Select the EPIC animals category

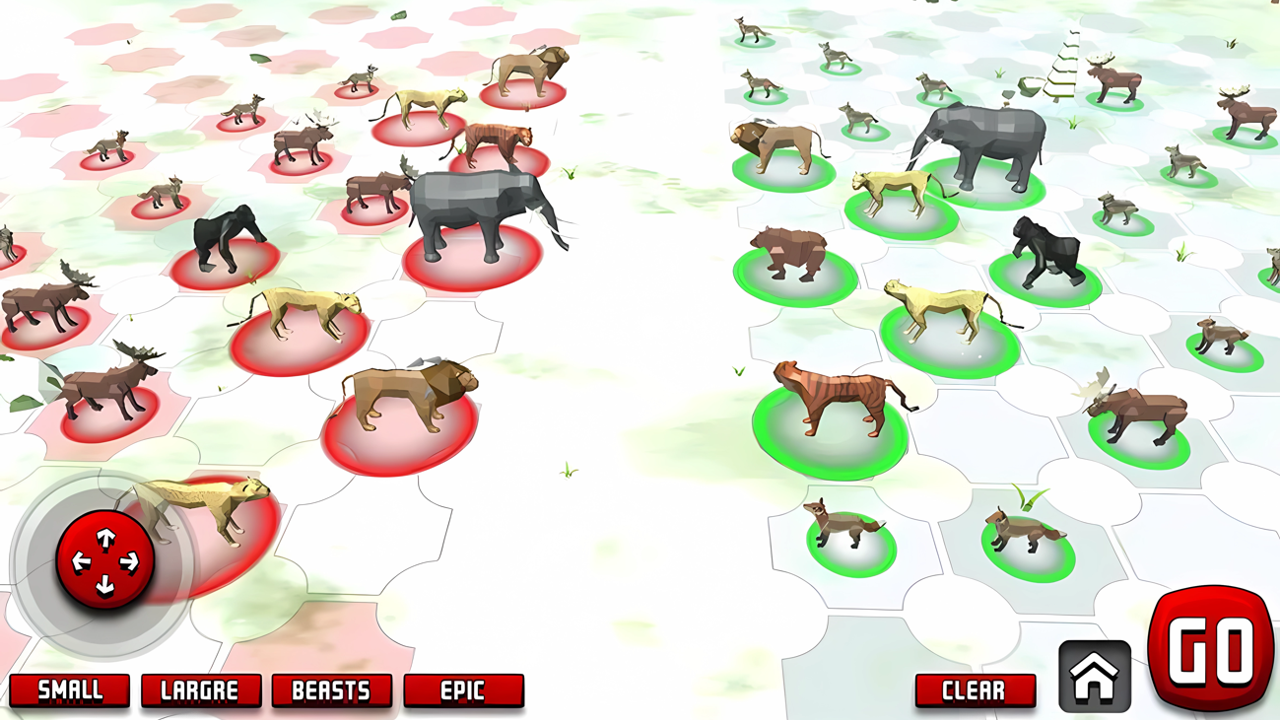pyautogui.click(x=462, y=691)
